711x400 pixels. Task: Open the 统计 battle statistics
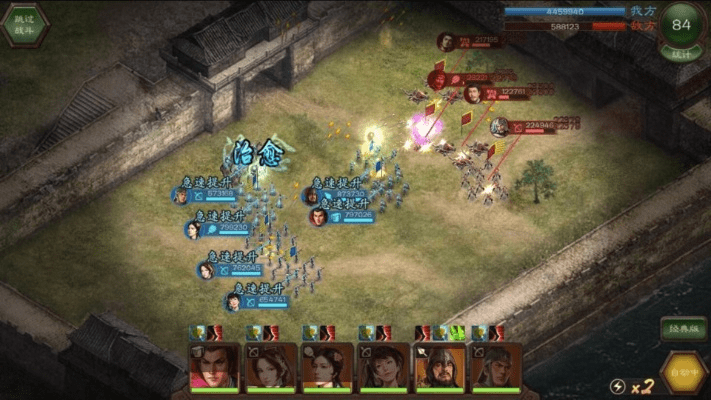(x=682, y=53)
